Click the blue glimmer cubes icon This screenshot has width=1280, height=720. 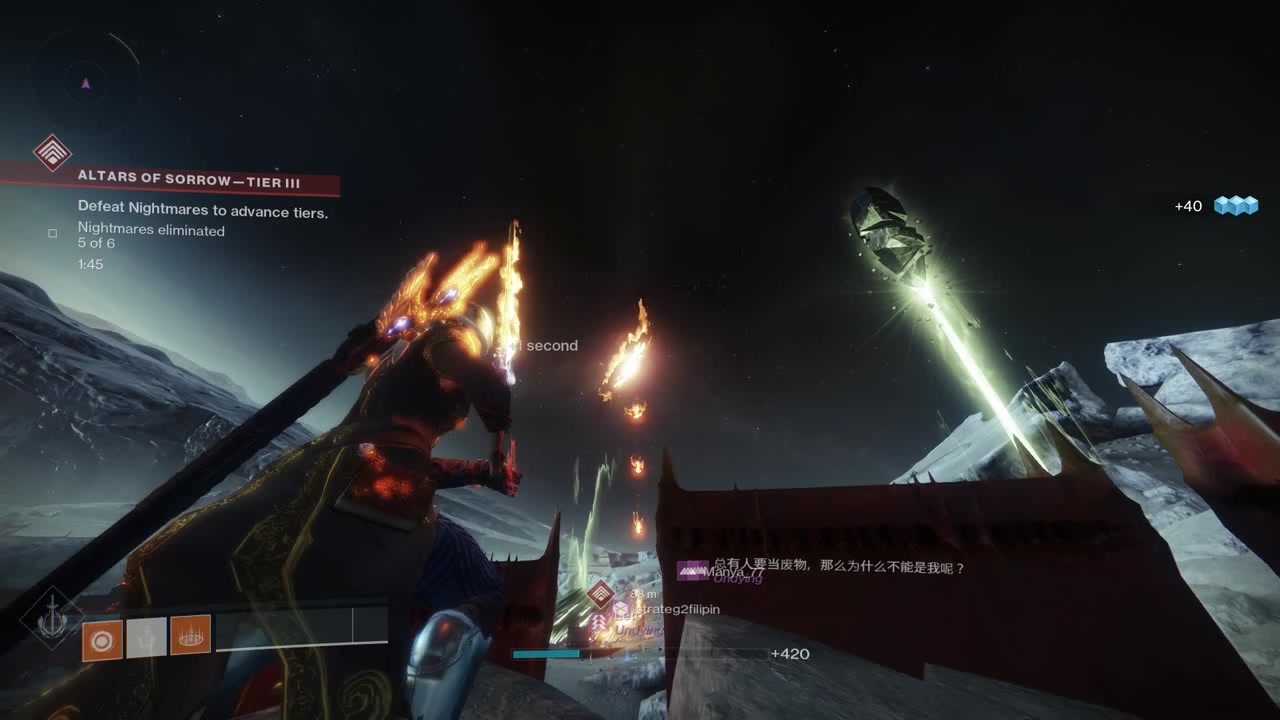(1235, 206)
